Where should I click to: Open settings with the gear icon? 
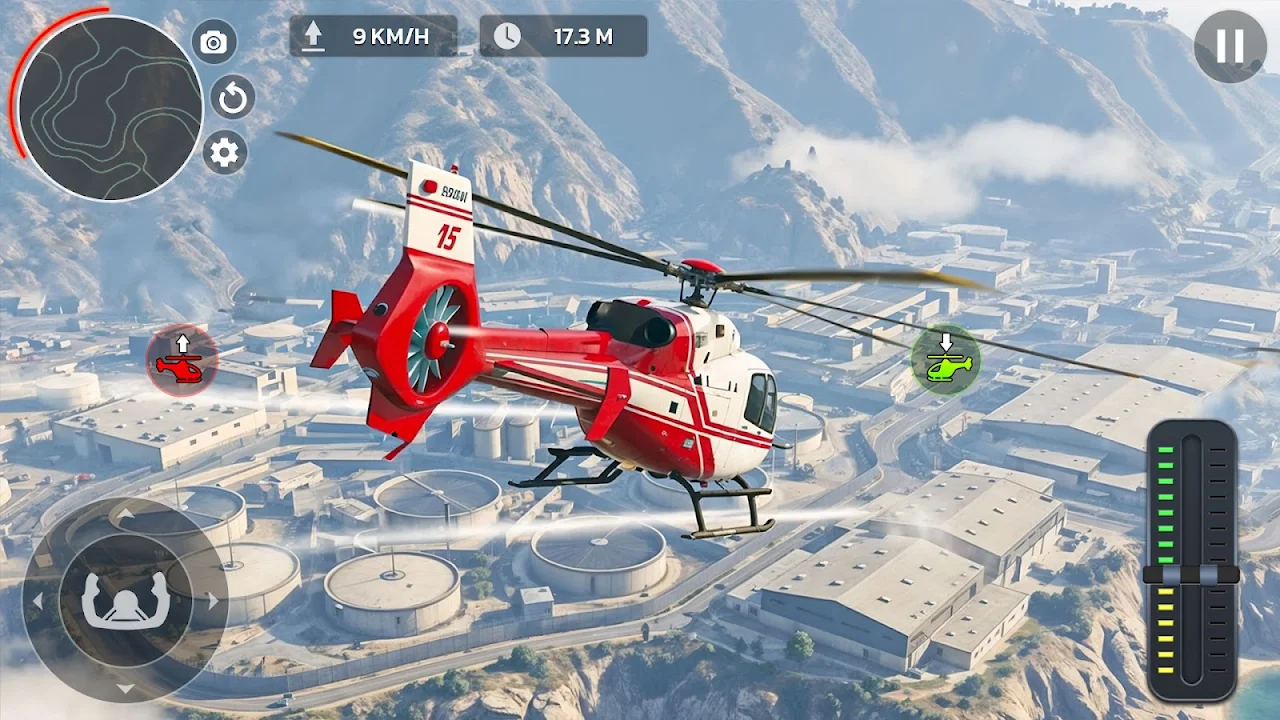[x=225, y=153]
